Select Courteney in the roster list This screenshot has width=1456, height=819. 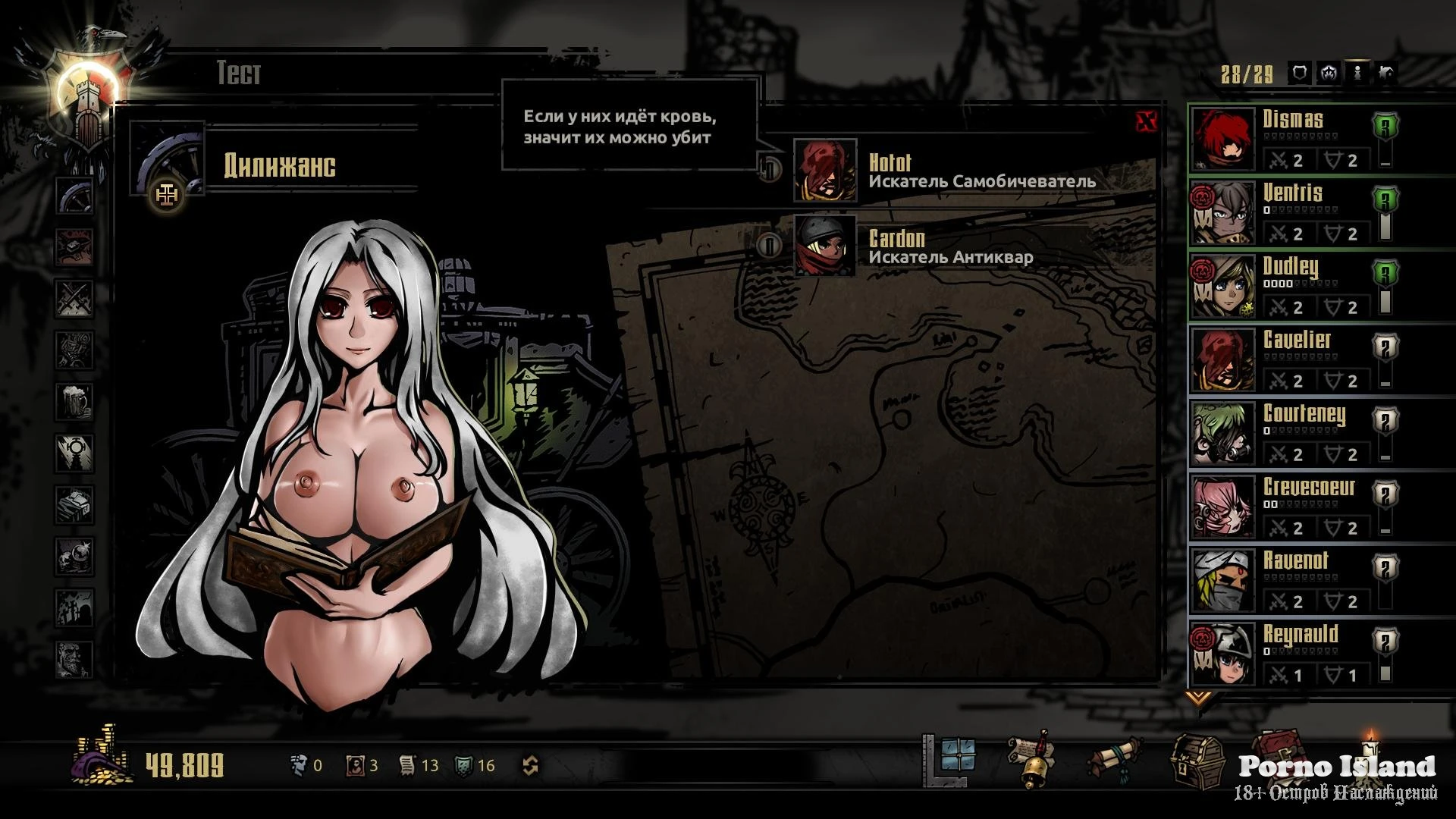tap(1289, 433)
